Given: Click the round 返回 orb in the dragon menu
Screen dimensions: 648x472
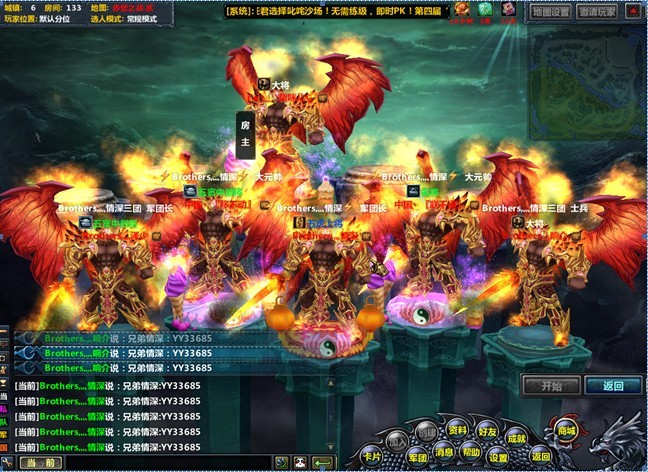Looking at the screenshot, I should [x=541, y=456].
